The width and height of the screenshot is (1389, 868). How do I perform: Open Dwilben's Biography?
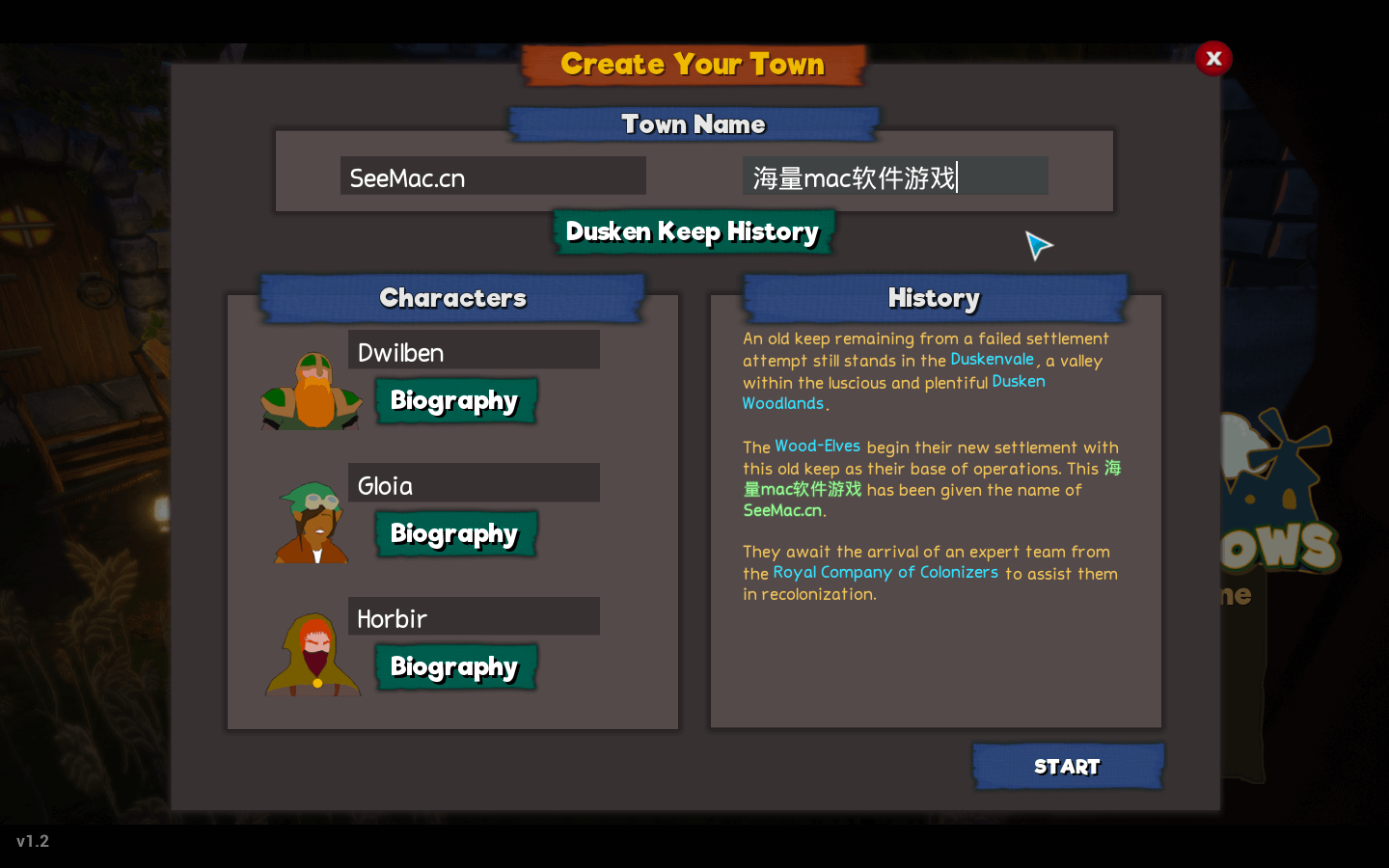click(x=454, y=400)
